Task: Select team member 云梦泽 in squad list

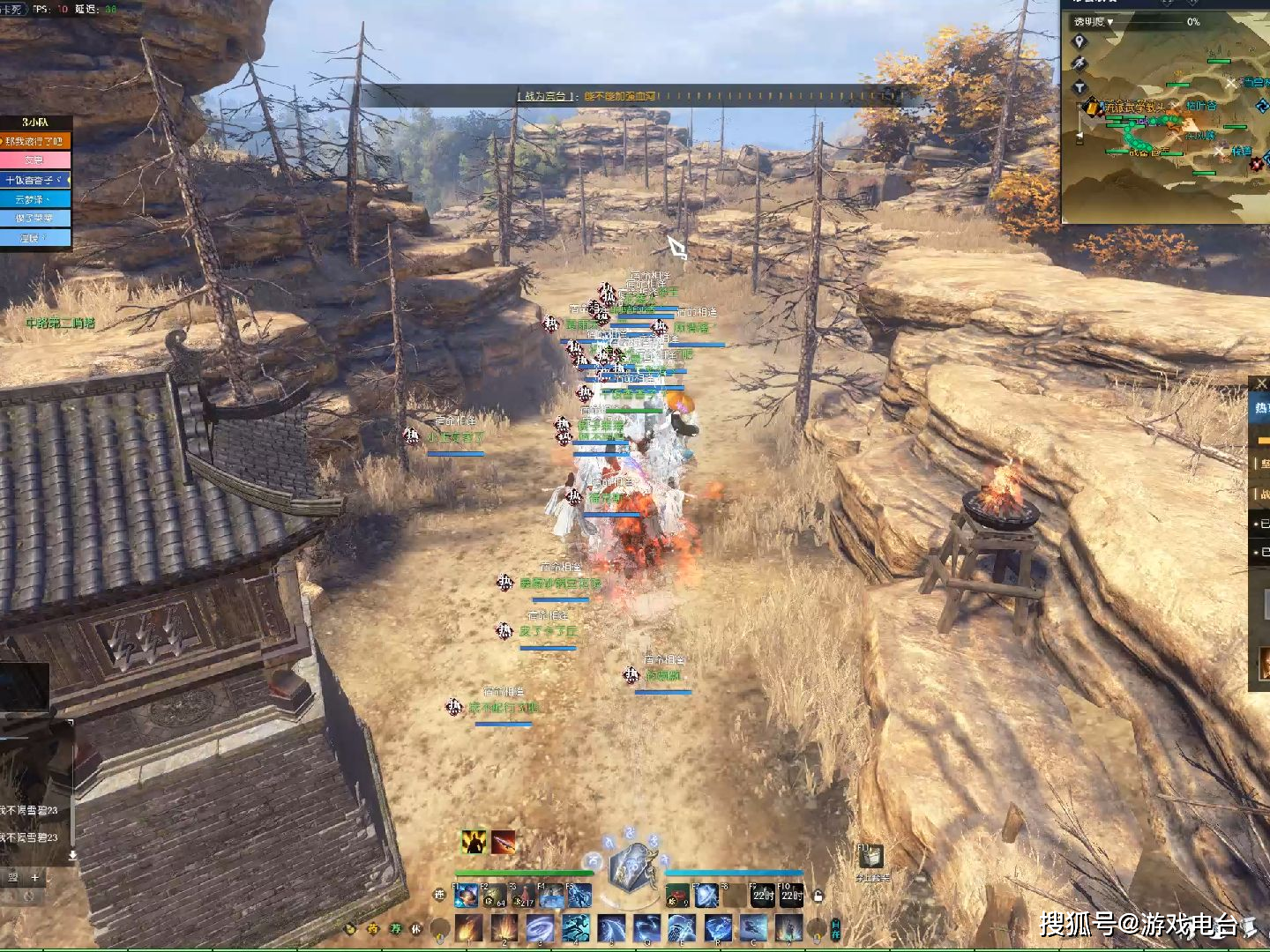Action: pos(35,199)
